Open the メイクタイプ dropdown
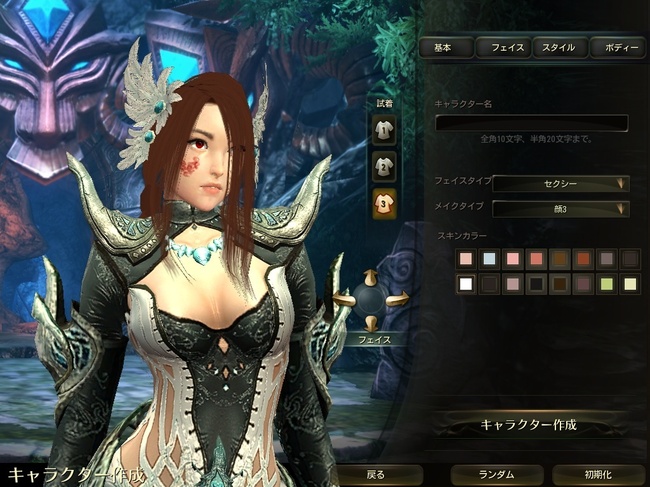The height and width of the screenshot is (487, 650). point(561,208)
